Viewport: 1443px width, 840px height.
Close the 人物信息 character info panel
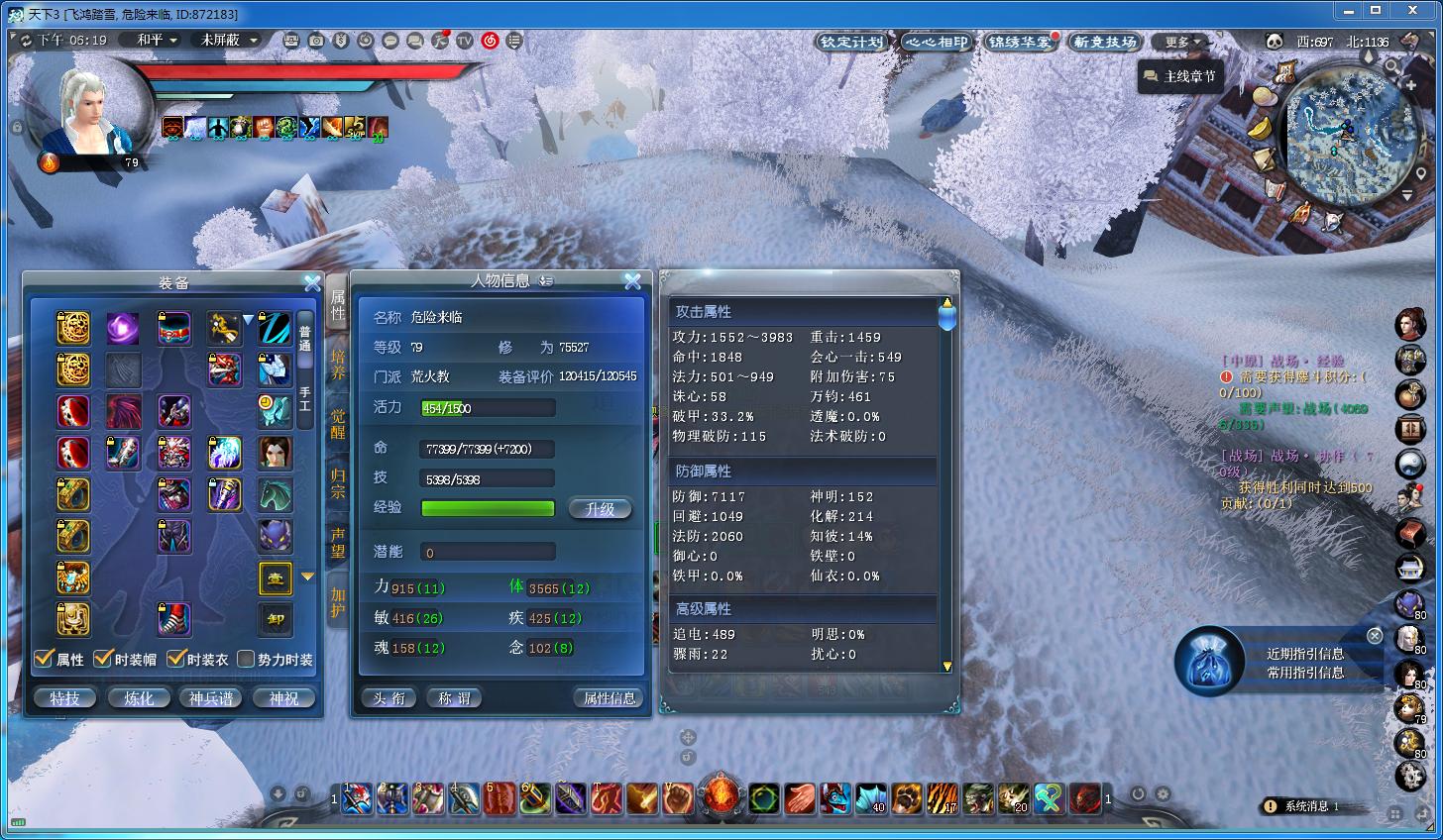(x=632, y=281)
